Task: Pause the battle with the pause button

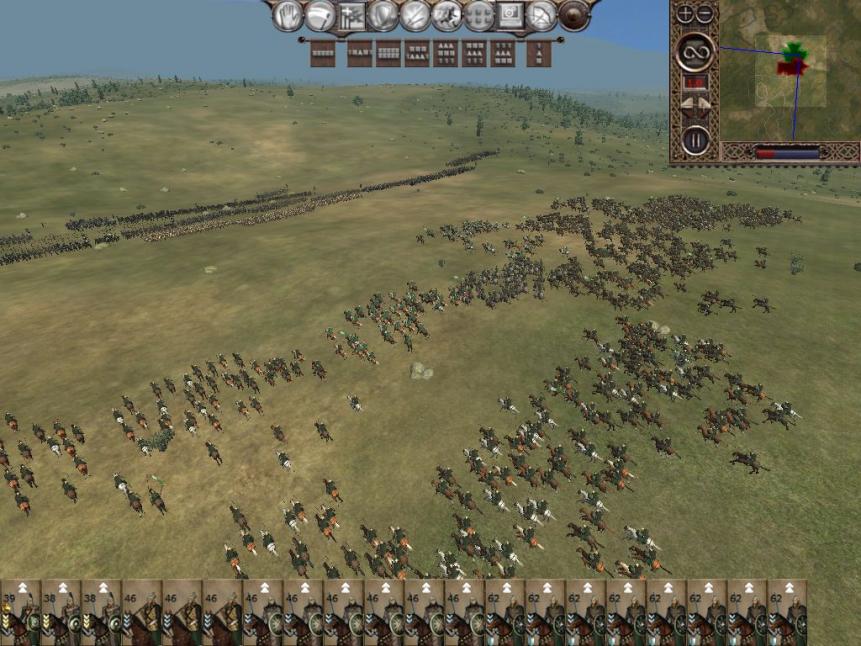Action: point(695,140)
